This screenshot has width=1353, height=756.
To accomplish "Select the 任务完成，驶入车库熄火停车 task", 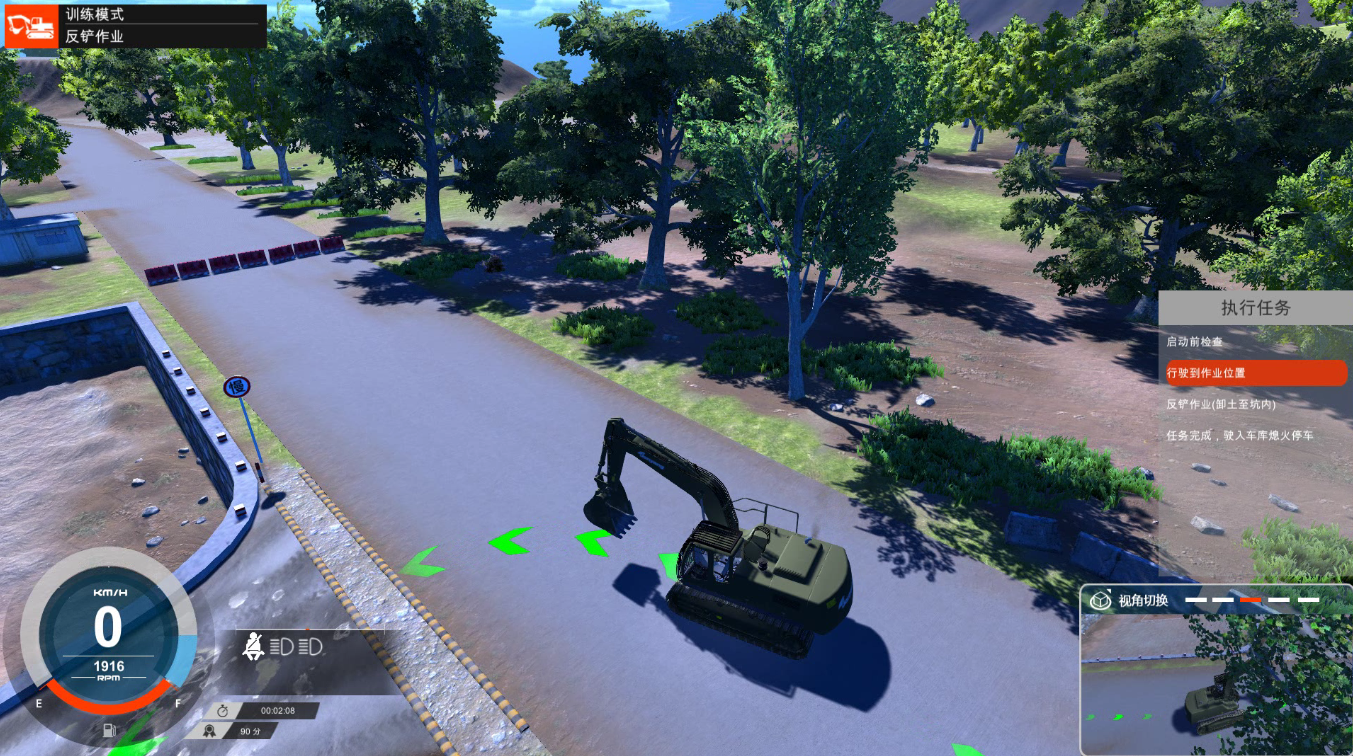I will 1239,436.
